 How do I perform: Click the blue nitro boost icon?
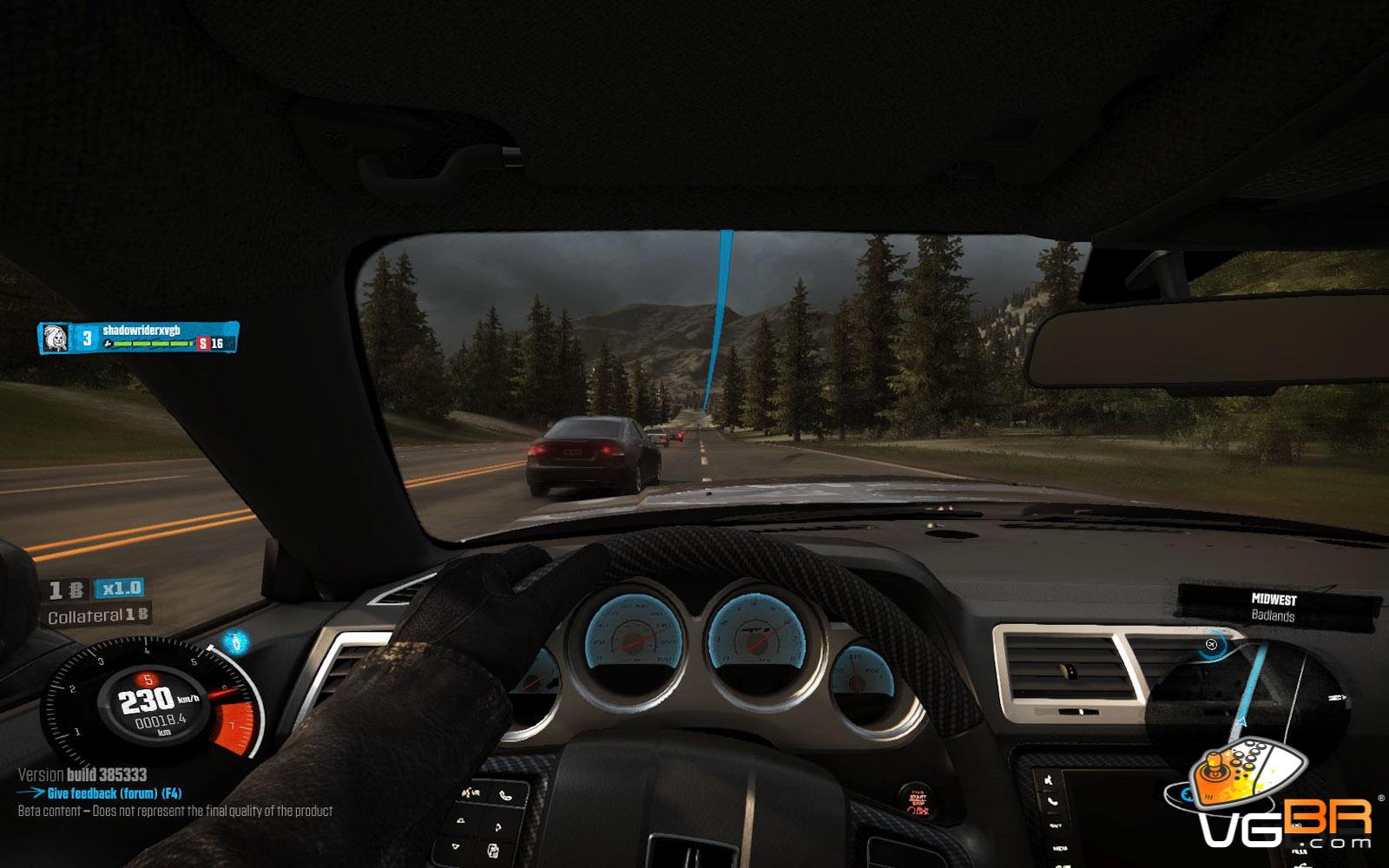point(235,642)
